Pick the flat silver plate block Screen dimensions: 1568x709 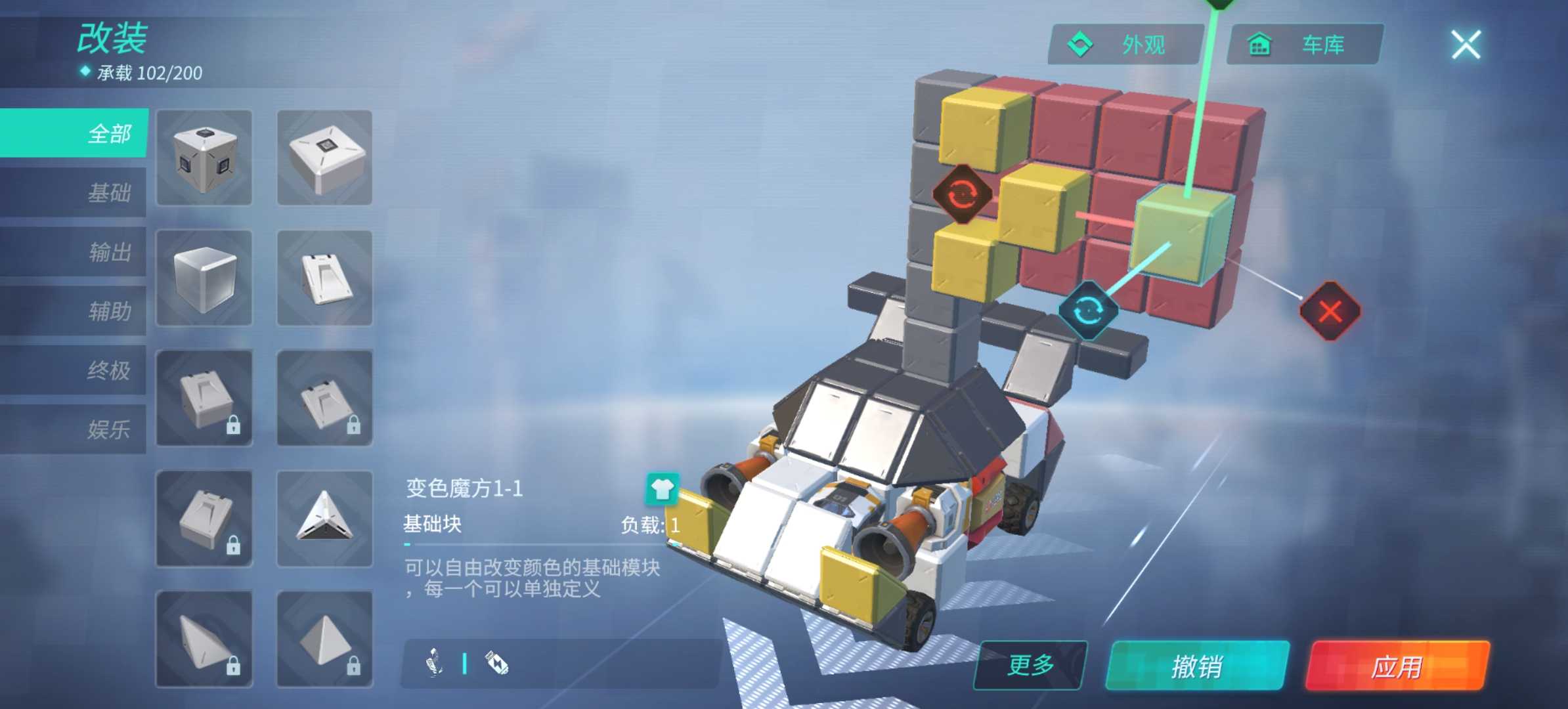click(324, 158)
